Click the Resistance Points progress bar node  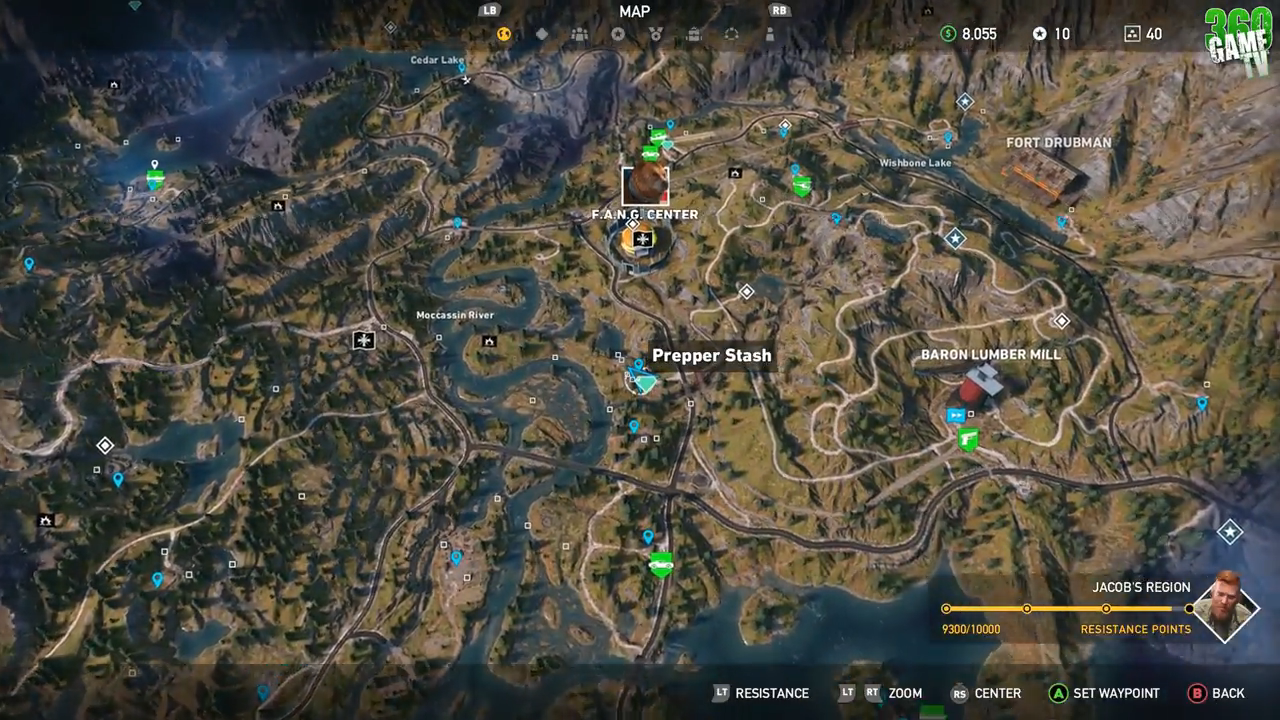1027,607
